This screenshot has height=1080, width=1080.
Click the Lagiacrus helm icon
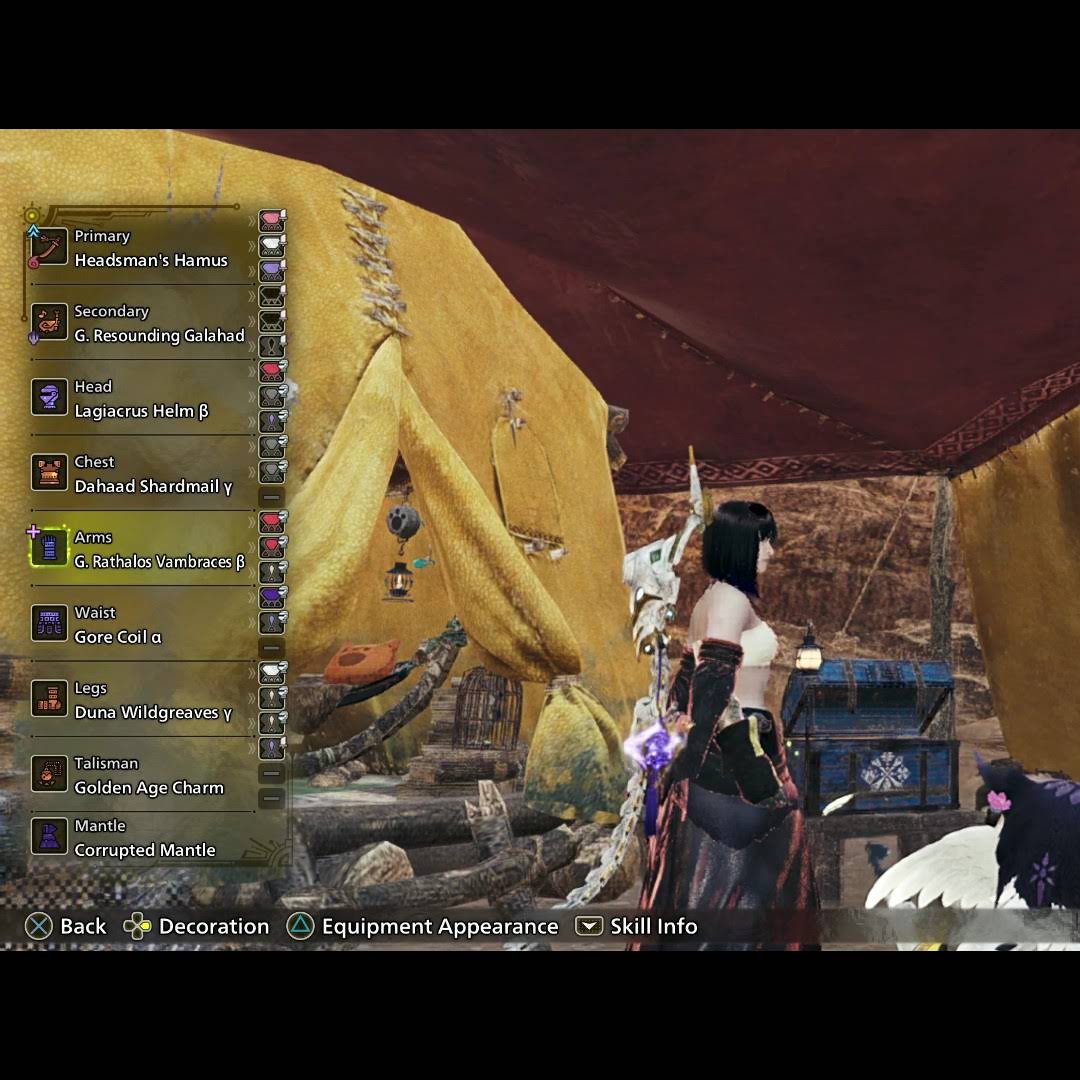coord(49,398)
